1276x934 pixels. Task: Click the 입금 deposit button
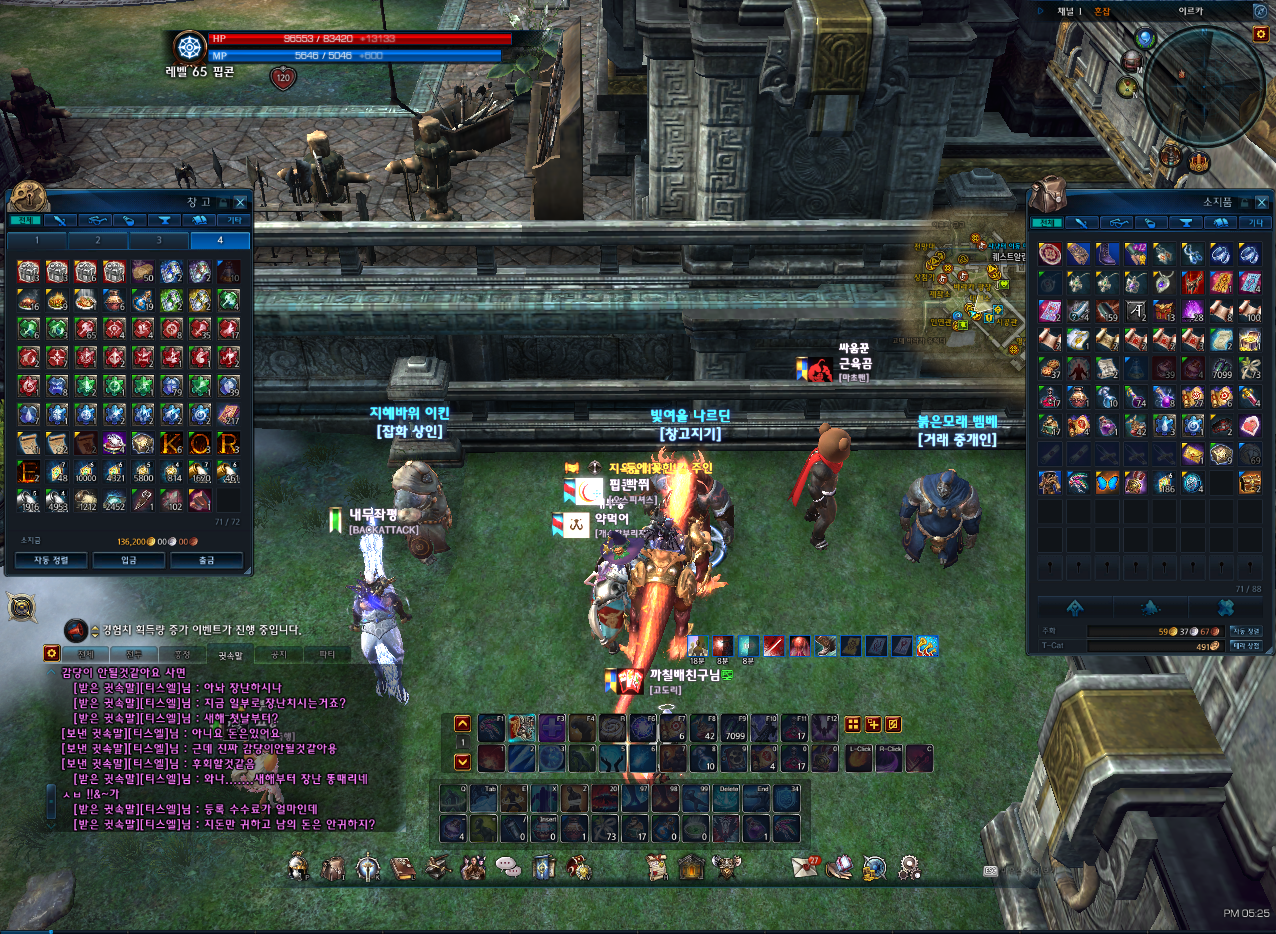click(x=128, y=560)
